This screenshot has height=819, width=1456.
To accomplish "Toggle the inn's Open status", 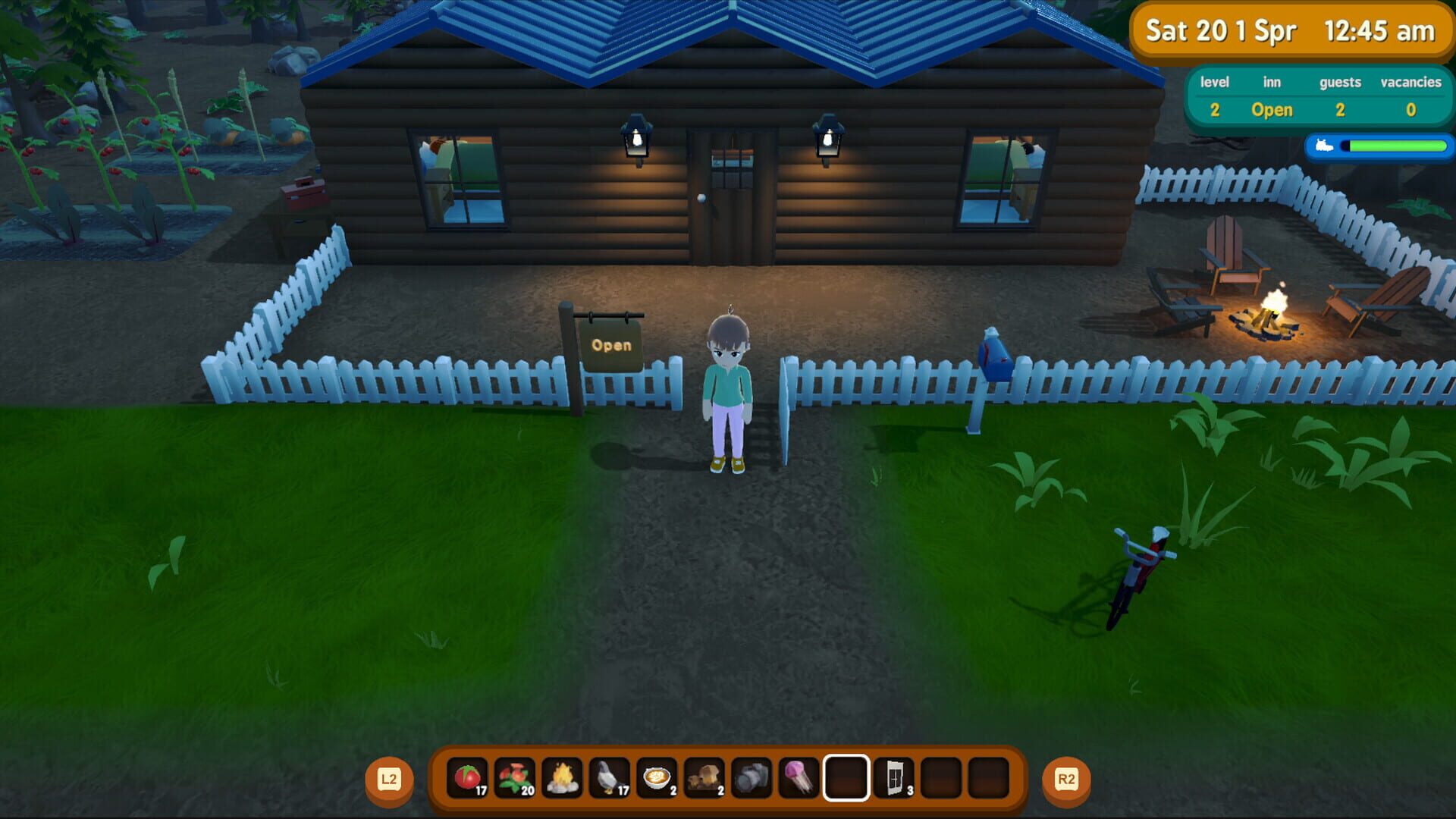I will [1271, 110].
